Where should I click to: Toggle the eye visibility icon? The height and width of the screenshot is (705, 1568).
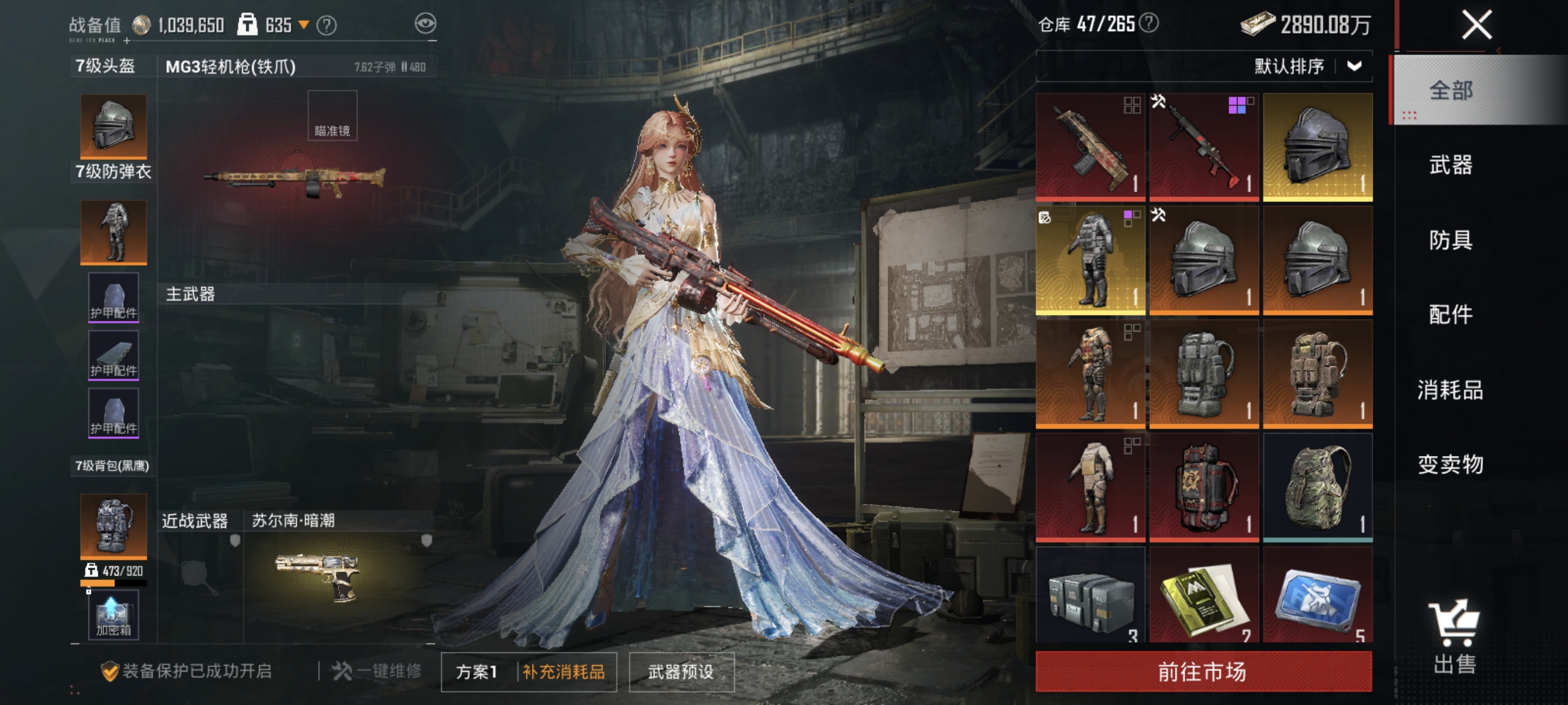pos(426,24)
